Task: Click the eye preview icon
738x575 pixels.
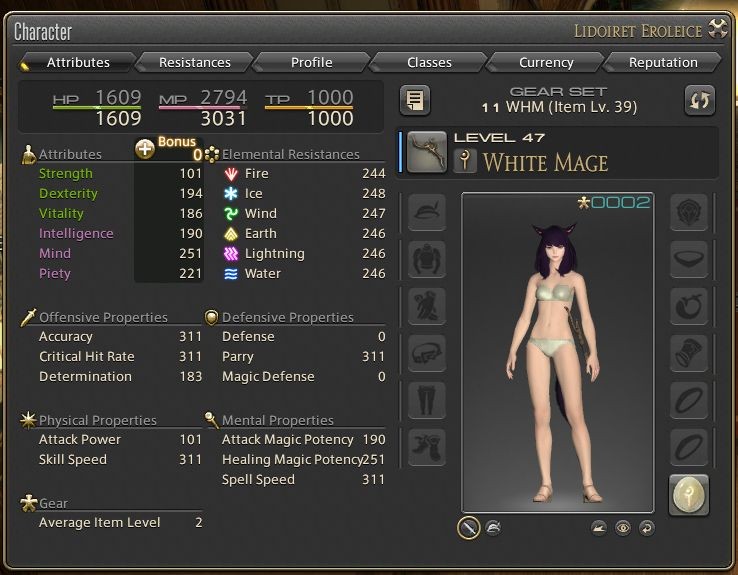Action: pos(623,527)
